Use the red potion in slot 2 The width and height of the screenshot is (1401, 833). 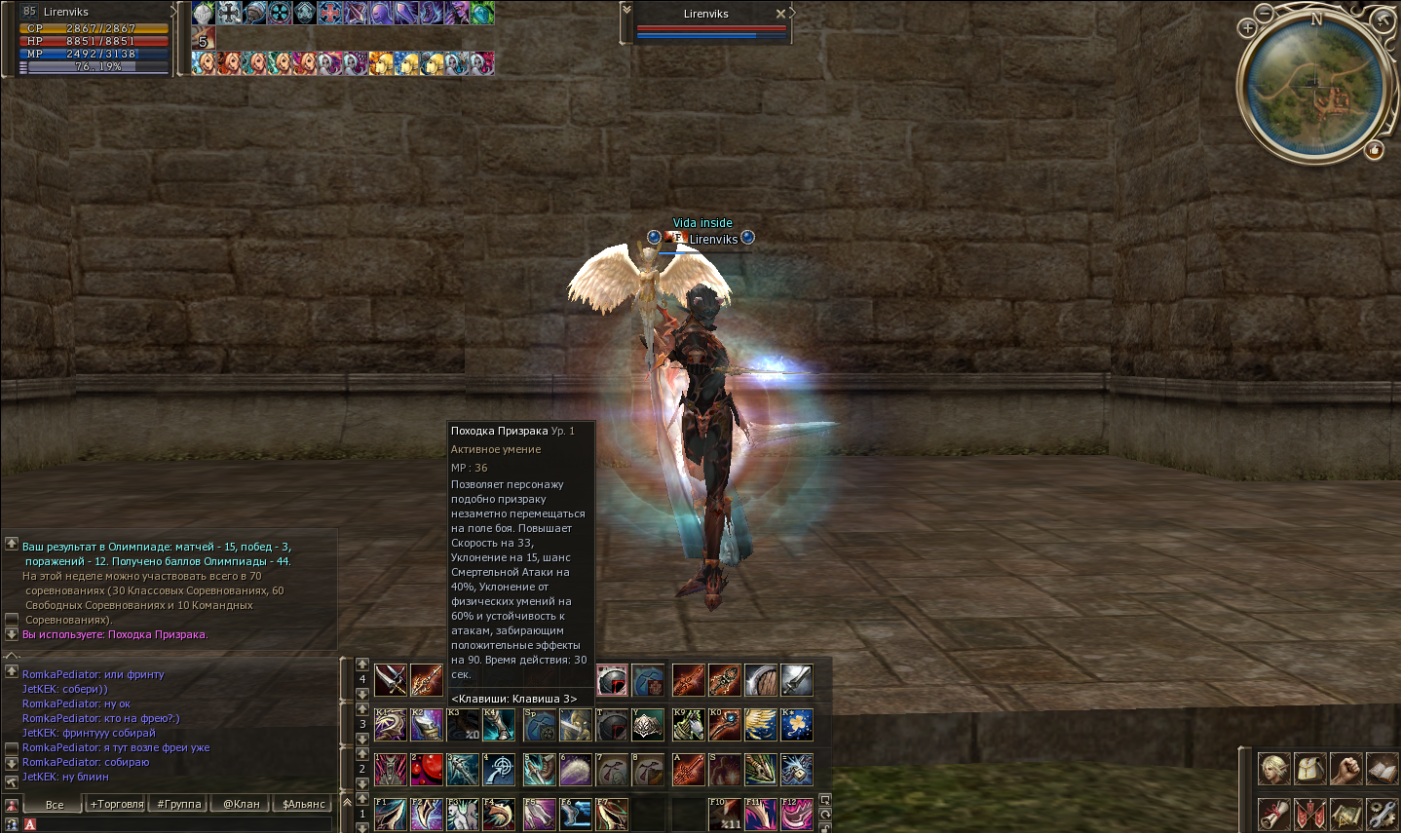point(426,770)
